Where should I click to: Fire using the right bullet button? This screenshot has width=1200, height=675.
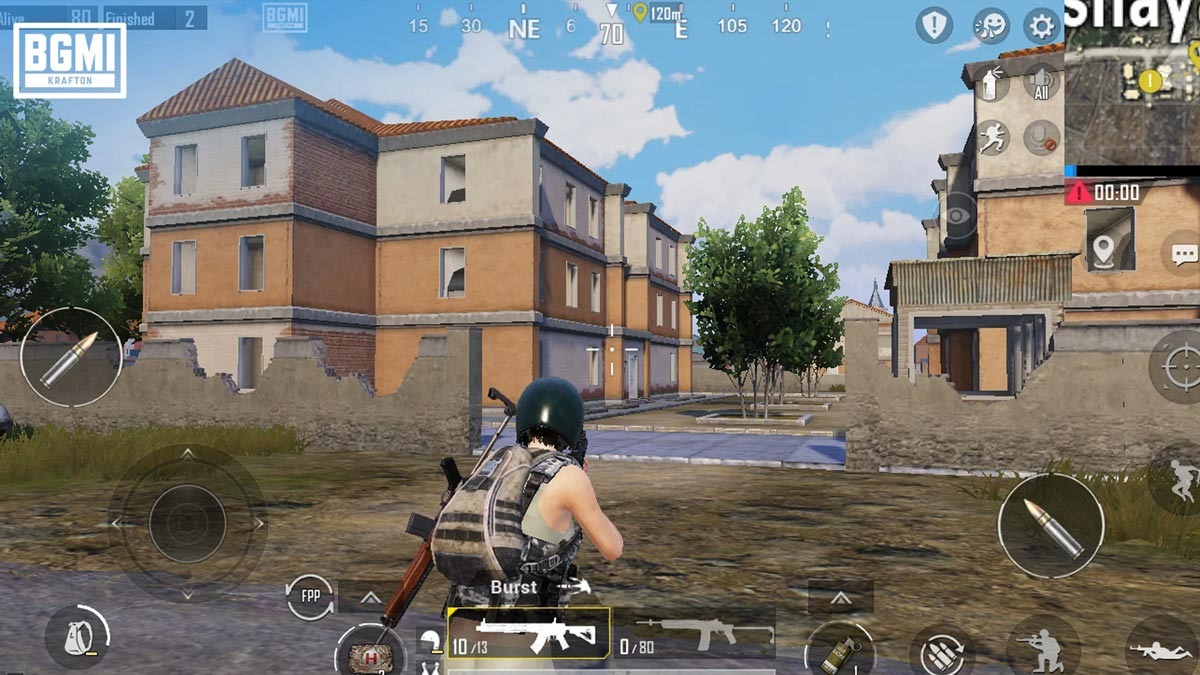(1050, 525)
